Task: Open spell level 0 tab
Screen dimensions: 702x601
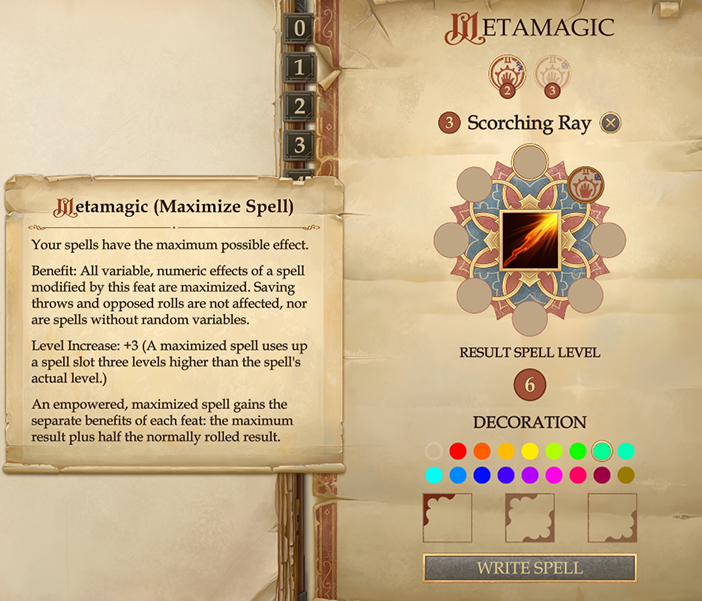Action: point(298,29)
